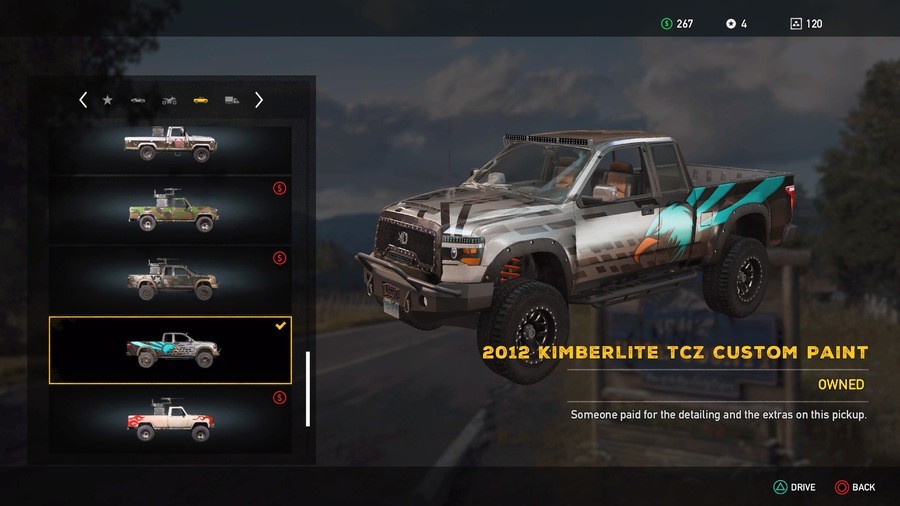Select the yellow pickup truck category tab
900x506 pixels.
pyautogui.click(x=200, y=100)
